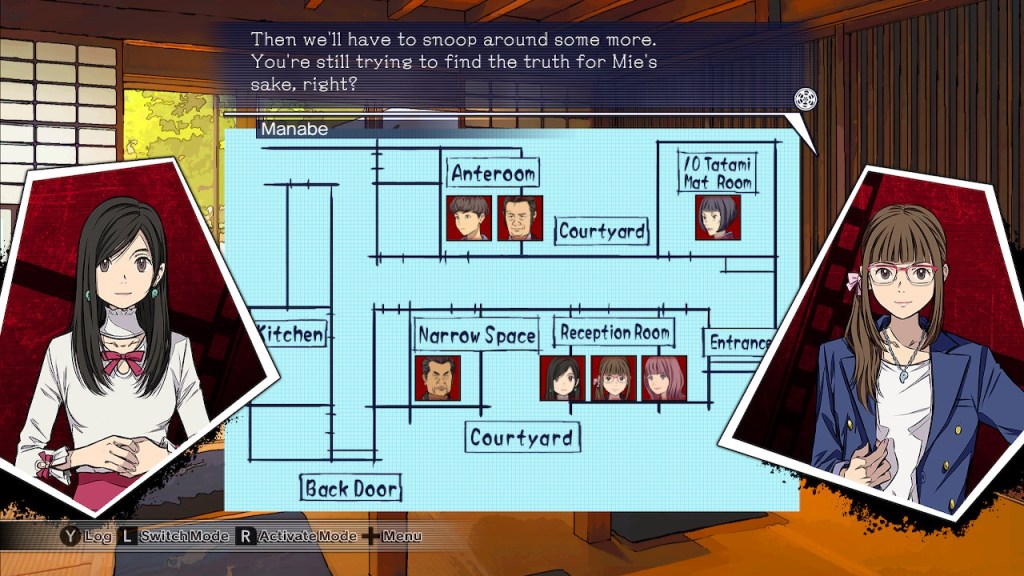1024x576 pixels.
Task: Pick the Narrow Space room label
Action: pyautogui.click(x=477, y=336)
